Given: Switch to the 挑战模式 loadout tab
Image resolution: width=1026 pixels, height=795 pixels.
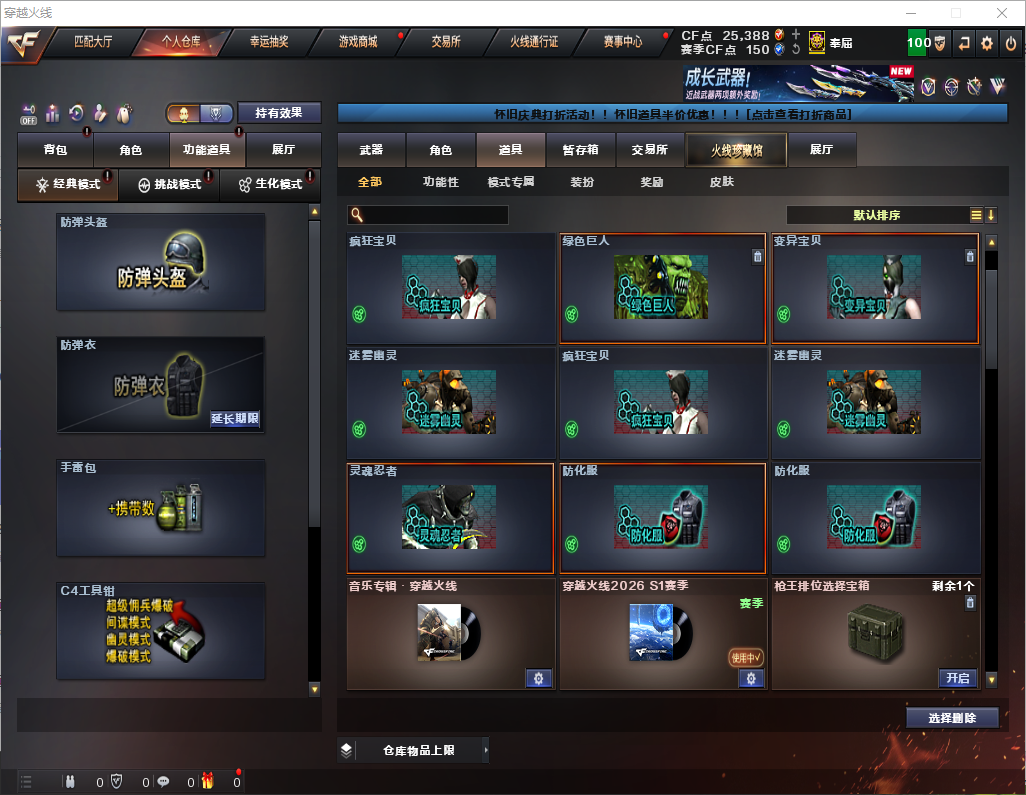Looking at the screenshot, I should coord(169,185).
